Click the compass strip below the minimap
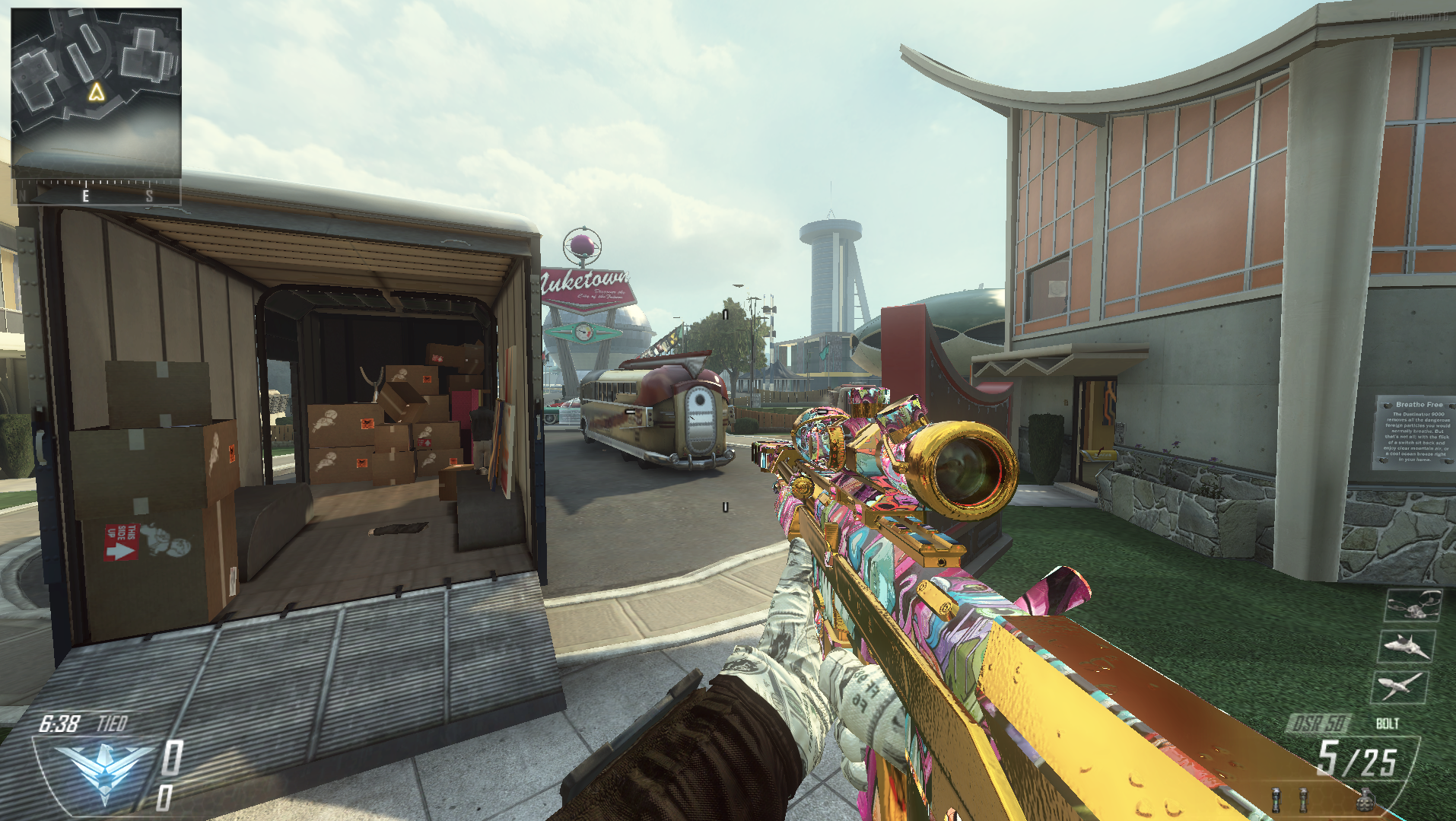The width and height of the screenshot is (1456, 821). pos(97,193)
